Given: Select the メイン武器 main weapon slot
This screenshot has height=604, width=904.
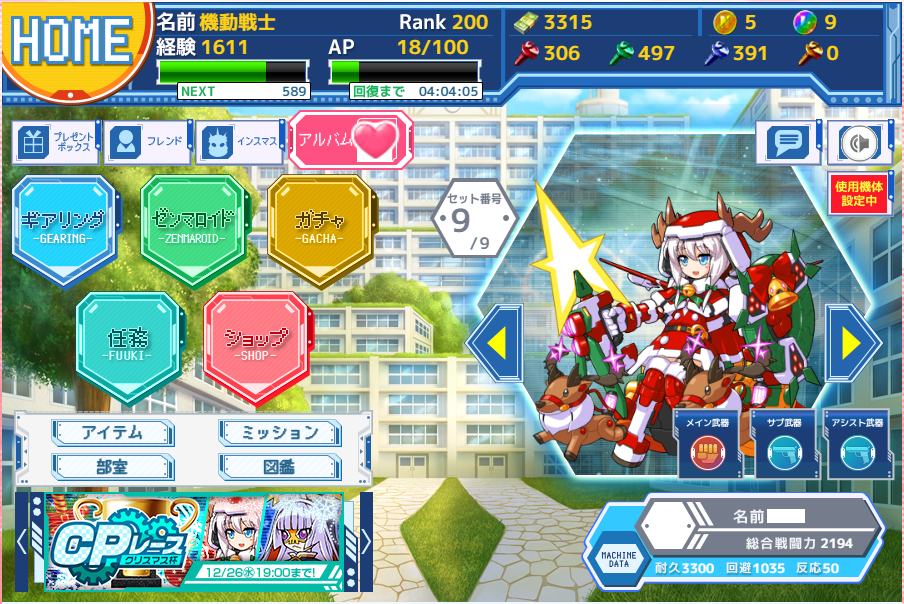Looking at the screenshot, I should click(x=707, y=445).
